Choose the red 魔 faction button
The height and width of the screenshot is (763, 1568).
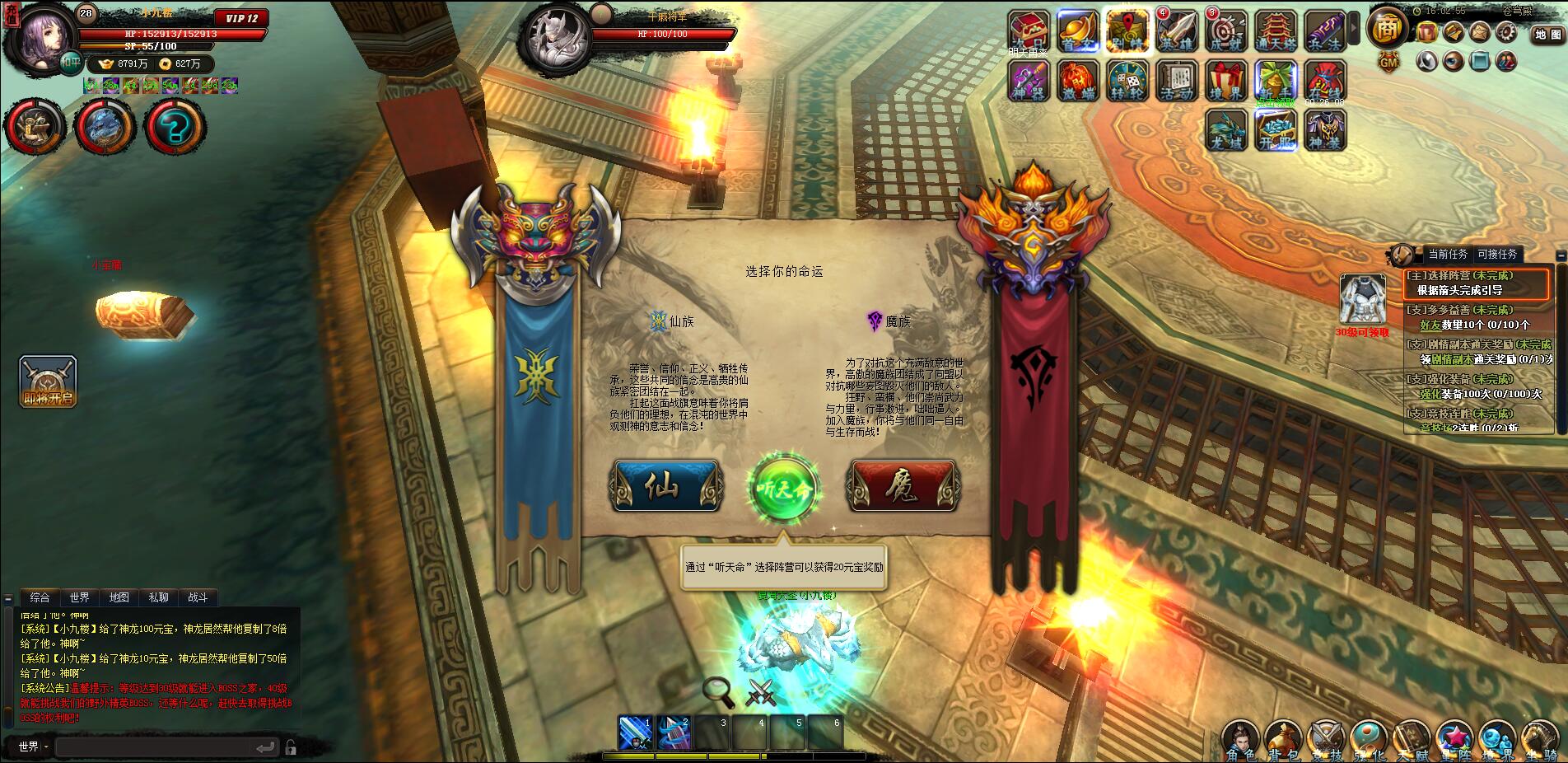[904, 487]
